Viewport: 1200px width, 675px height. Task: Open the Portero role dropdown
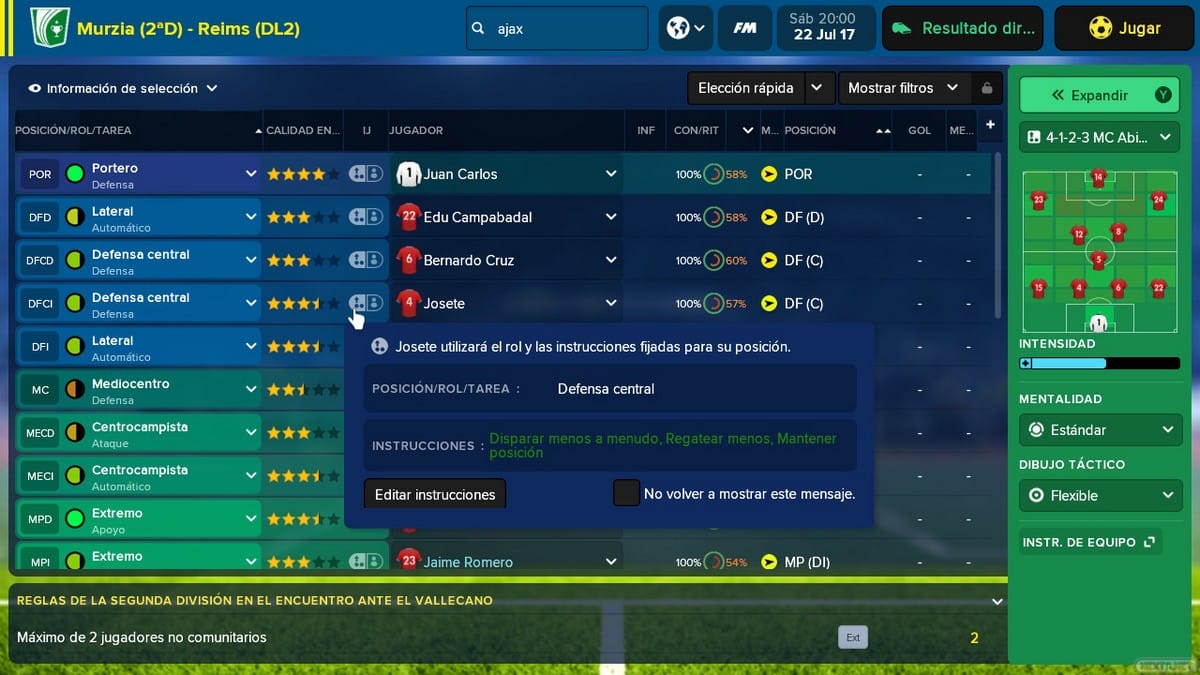coord(250,174)
